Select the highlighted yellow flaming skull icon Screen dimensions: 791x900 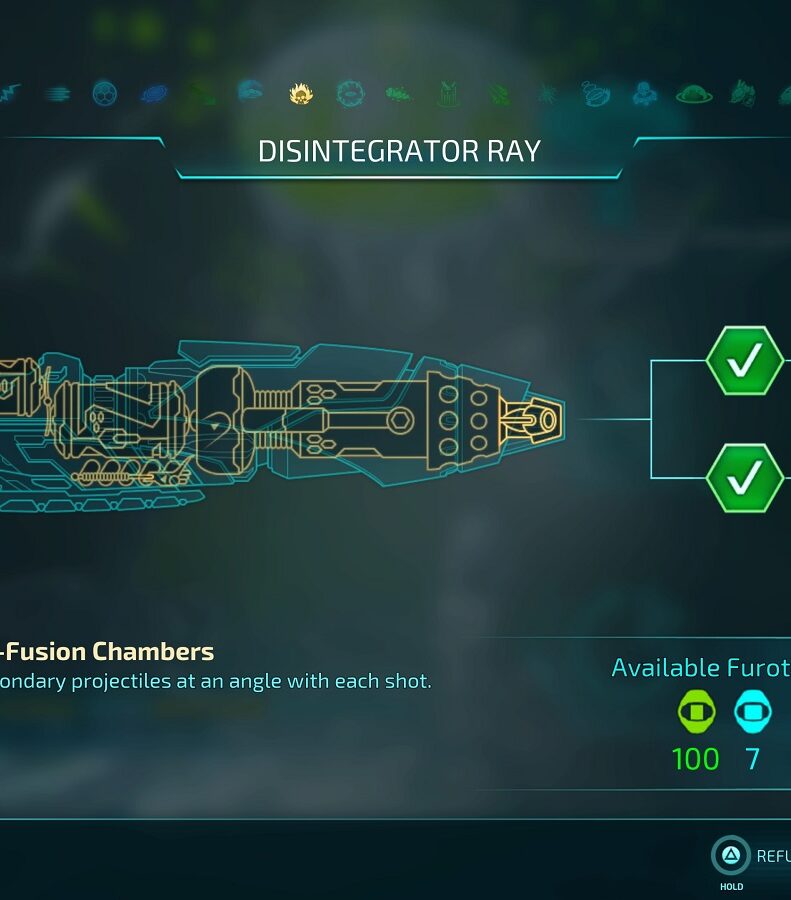click(x=300, y=94)
